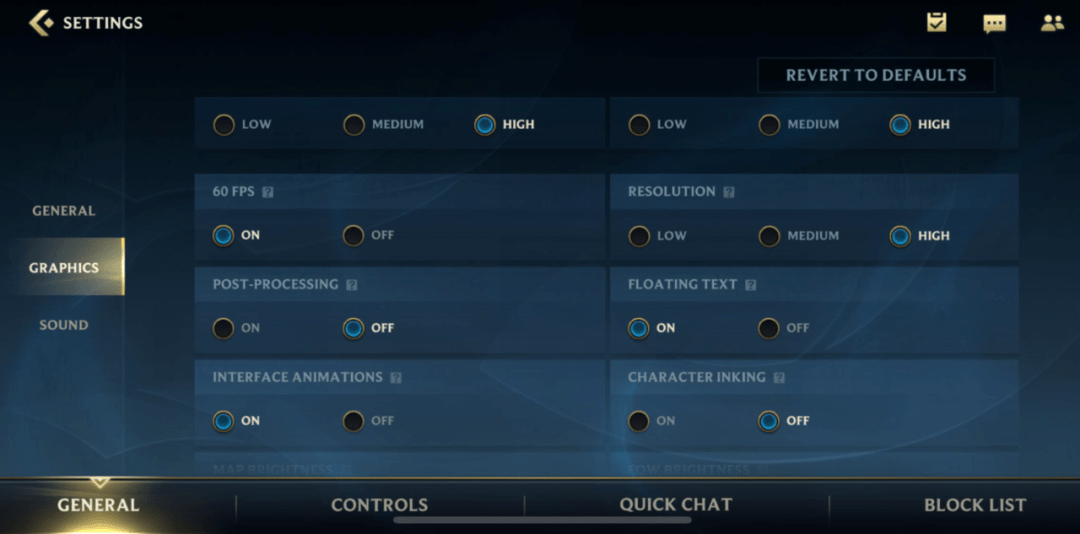Switch to the Quick Chat tab

[676, 505]
